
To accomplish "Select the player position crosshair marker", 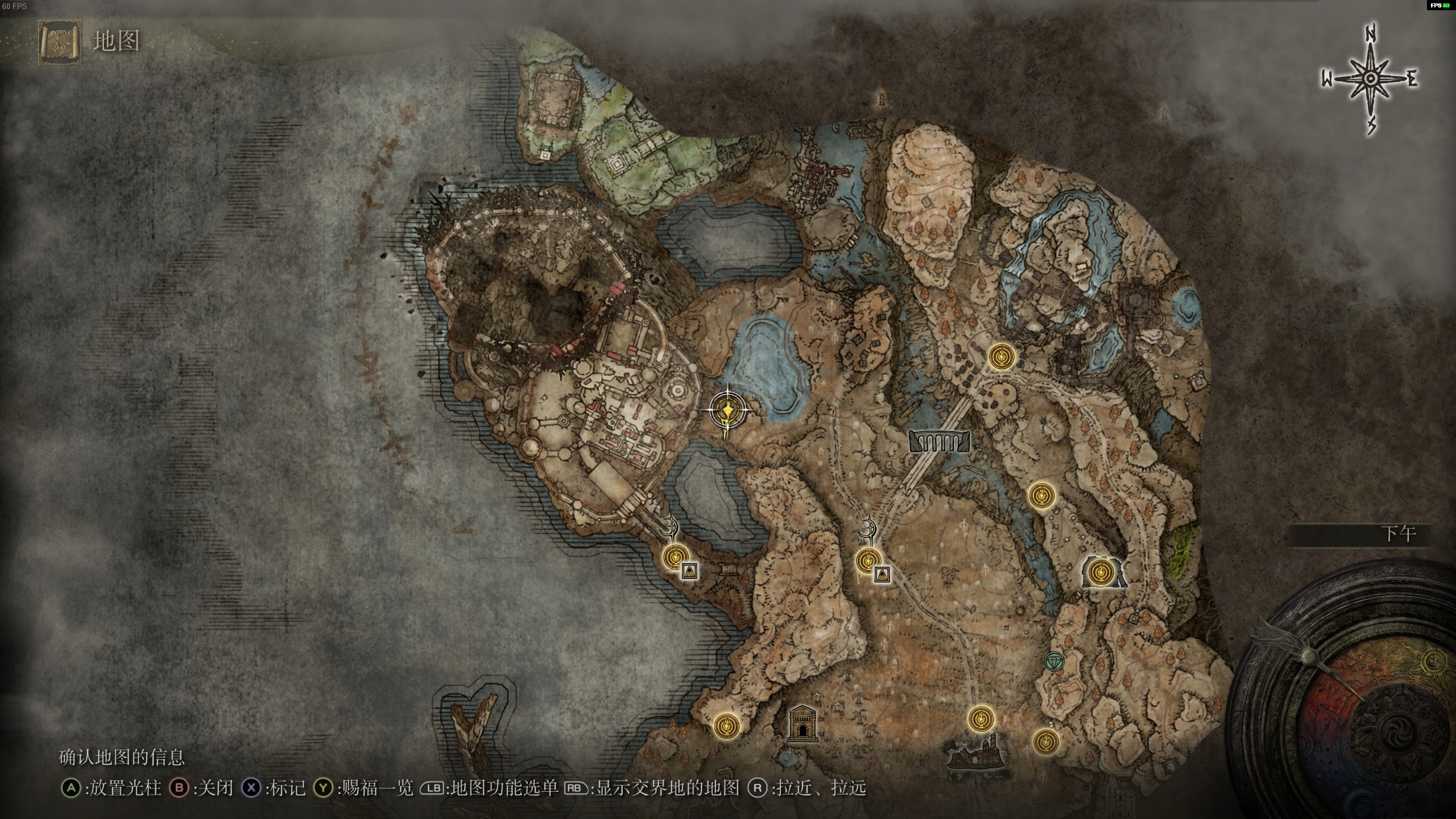I will [x=727, y=410].
